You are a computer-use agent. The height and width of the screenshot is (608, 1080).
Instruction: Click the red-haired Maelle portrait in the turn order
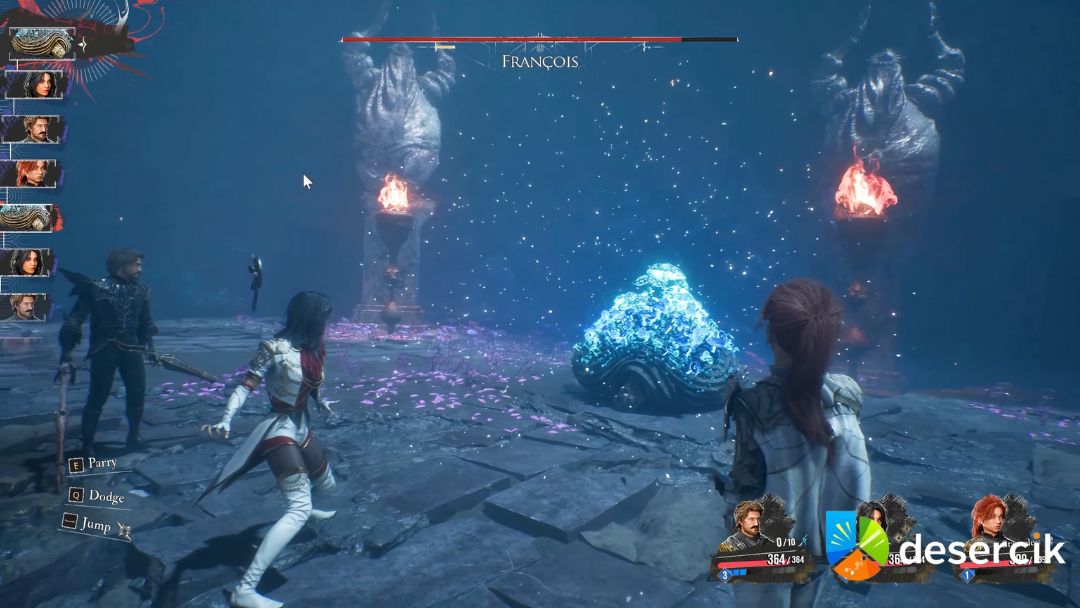32,174
